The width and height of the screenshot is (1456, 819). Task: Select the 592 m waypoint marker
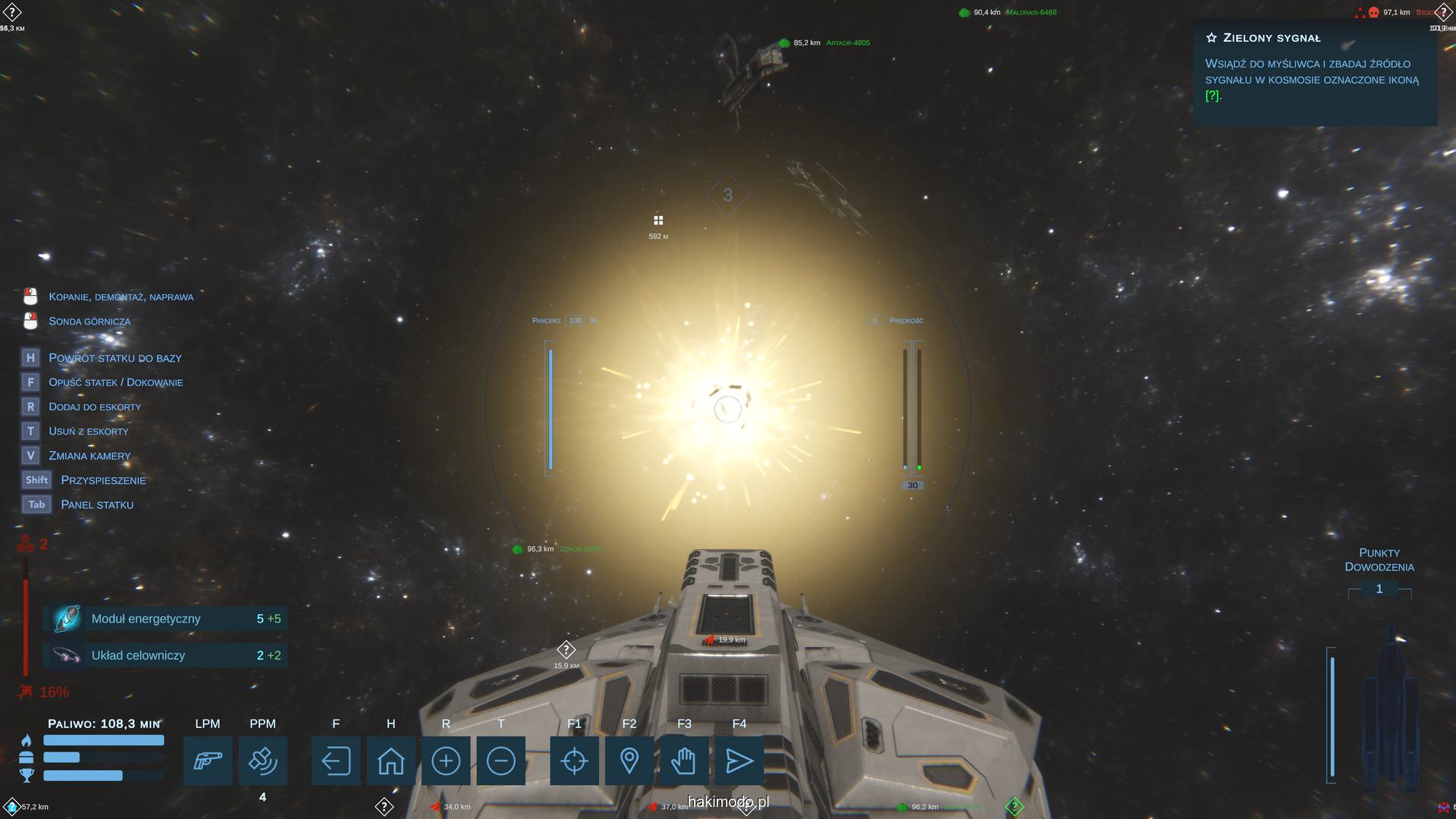pos(658,220)
